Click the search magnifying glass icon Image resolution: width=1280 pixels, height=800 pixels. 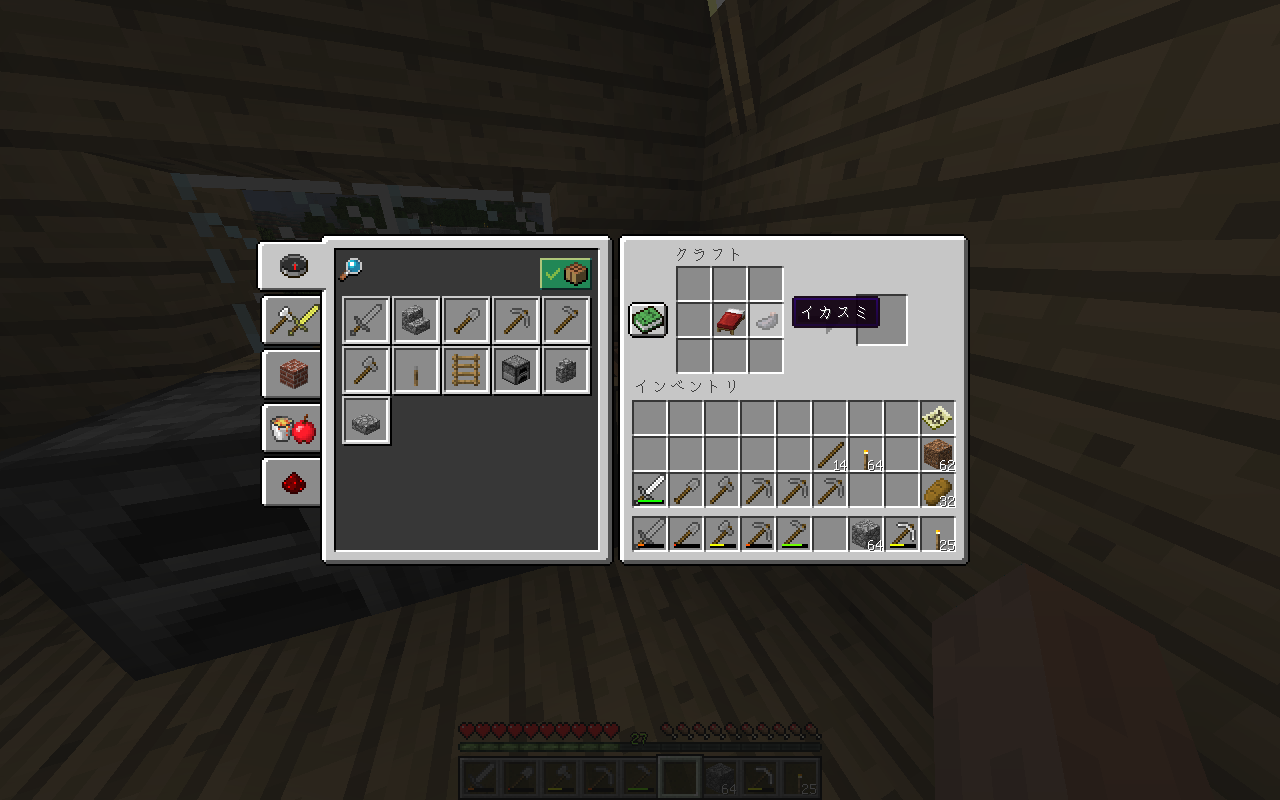351,268
